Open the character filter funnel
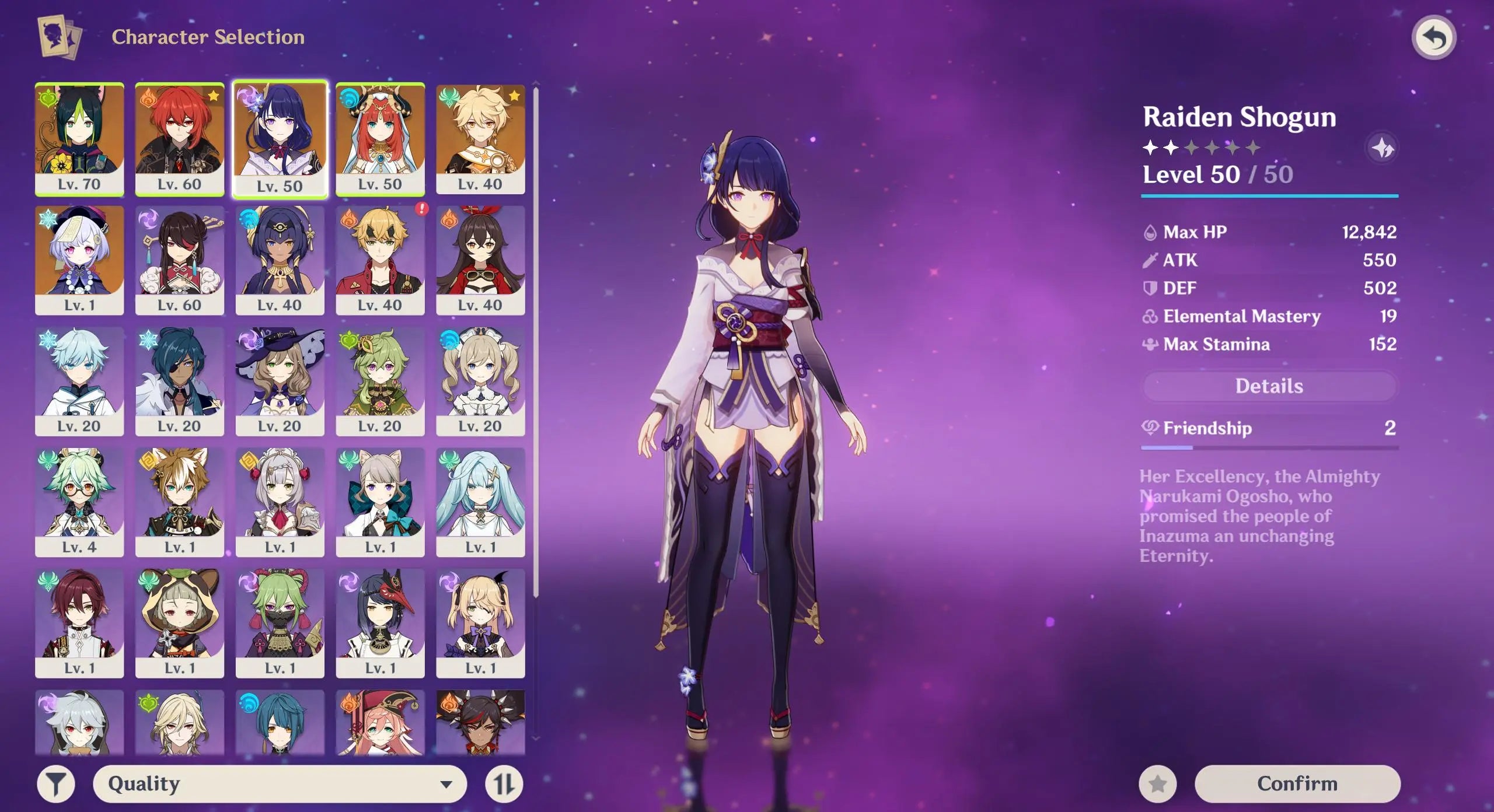The width and height of the screenshot is (1494, 812). pyautogui.click(x=56, y=784)
